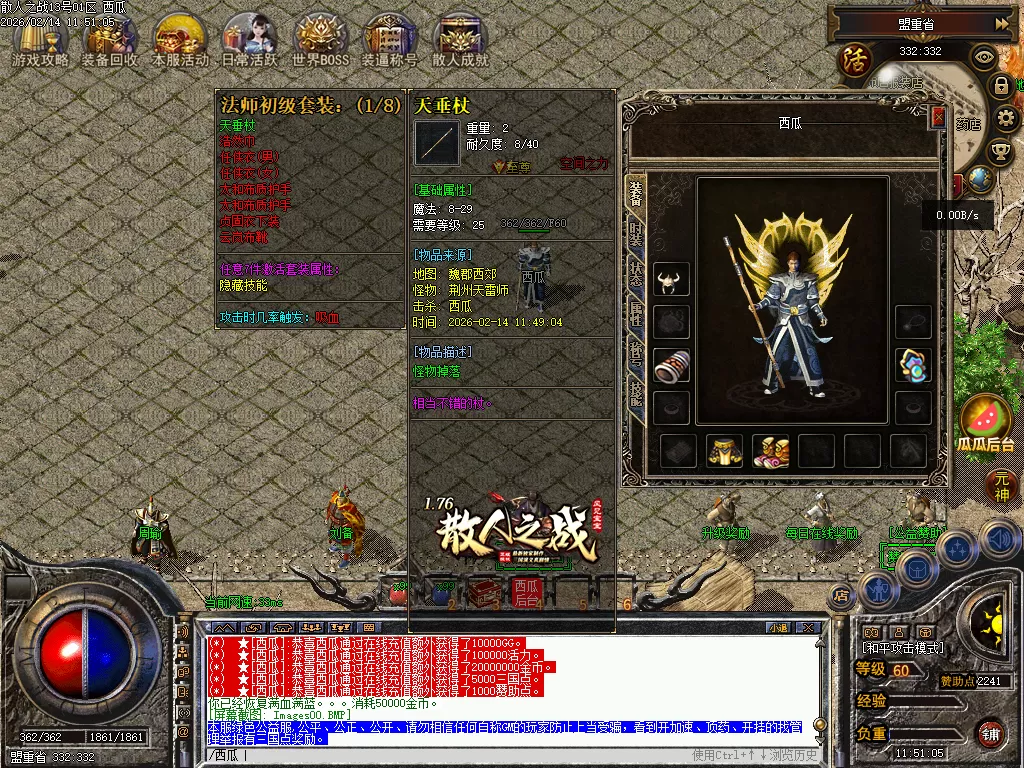Open the 装逼称号 titles menu

click(390, 42)
